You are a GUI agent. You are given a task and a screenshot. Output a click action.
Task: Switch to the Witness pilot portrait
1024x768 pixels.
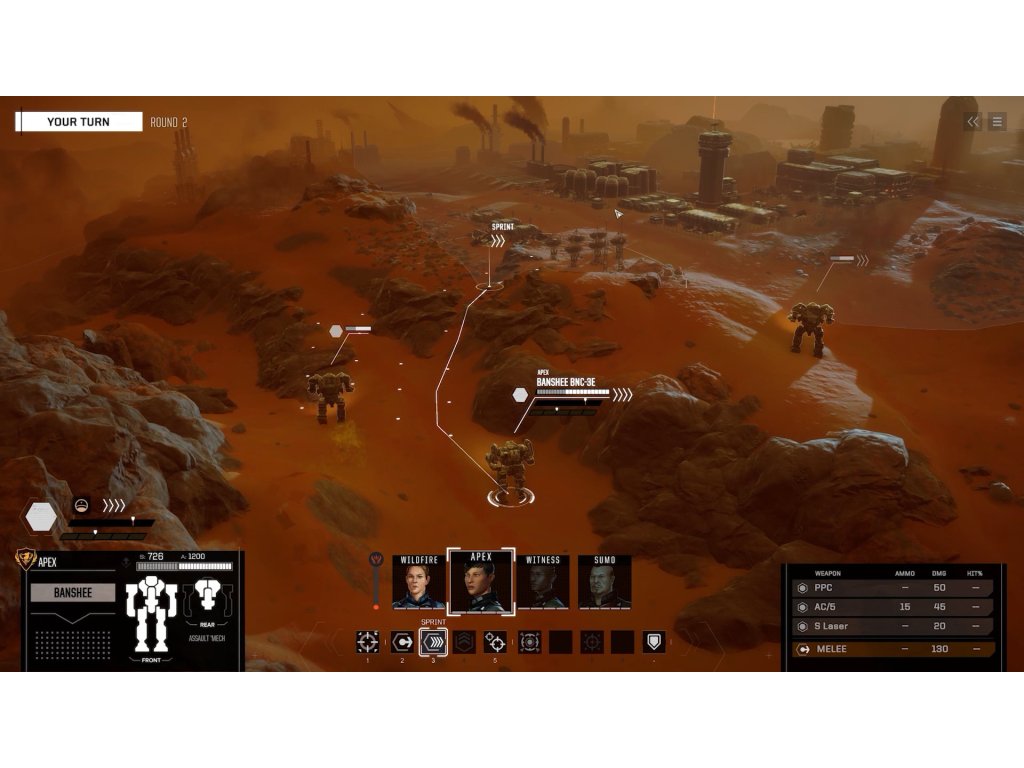point(543,585)
